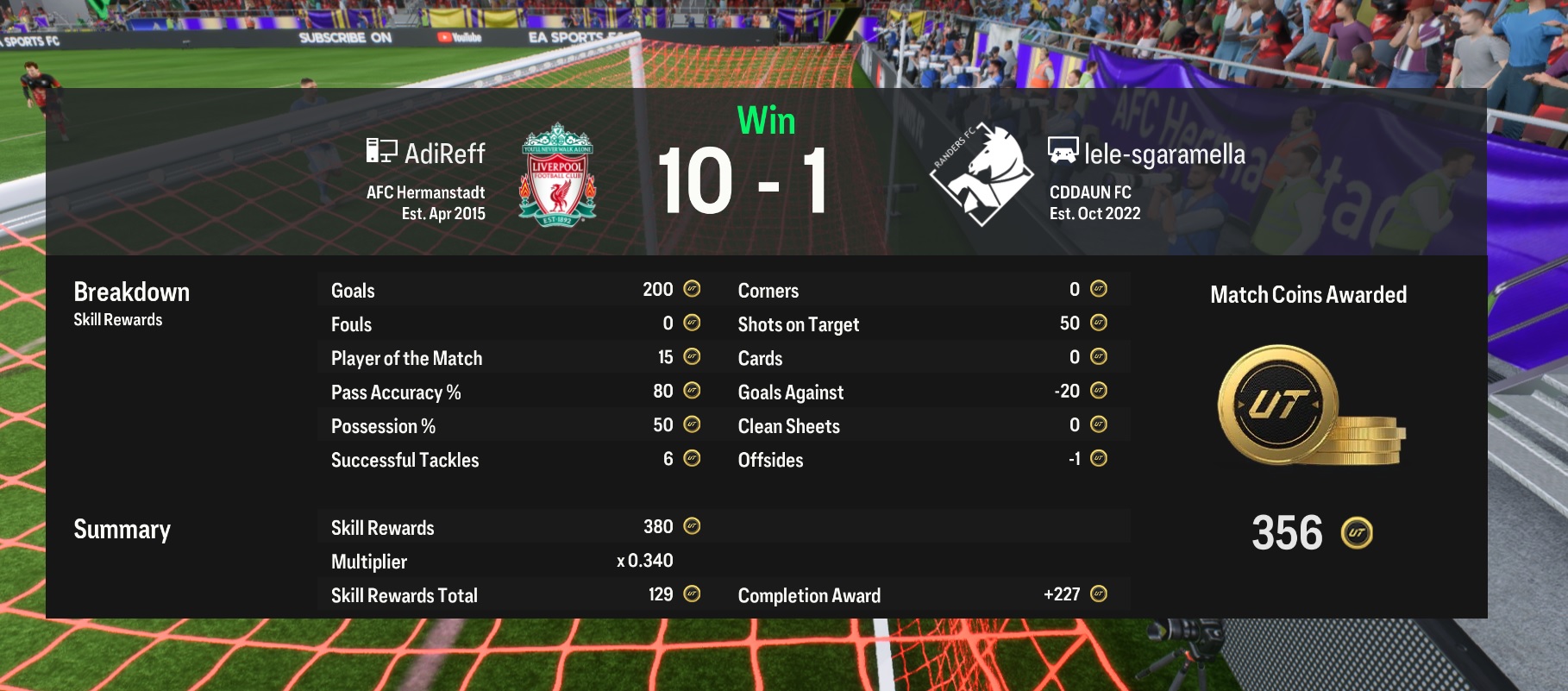Expand the Breakdown Skill Rewards section

point(132,292)
